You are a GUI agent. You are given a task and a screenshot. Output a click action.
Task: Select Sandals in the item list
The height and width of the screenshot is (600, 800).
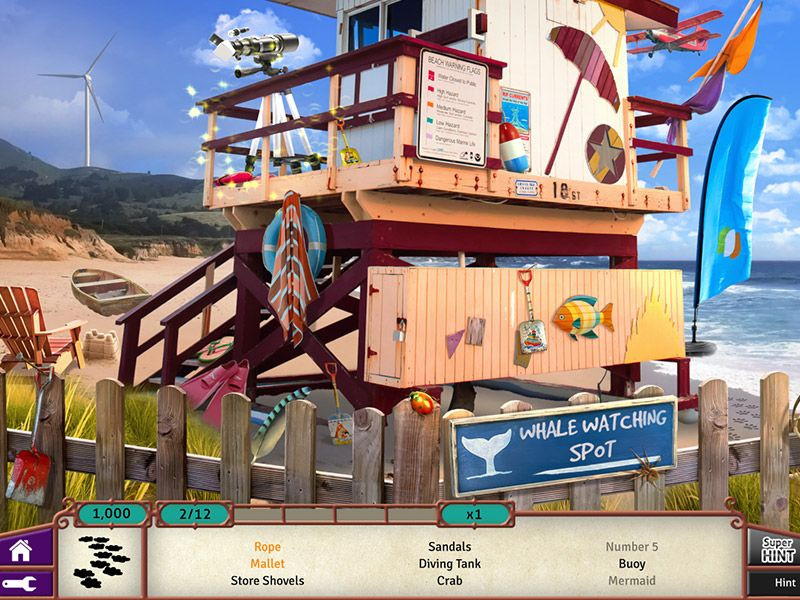coord(449,547)
